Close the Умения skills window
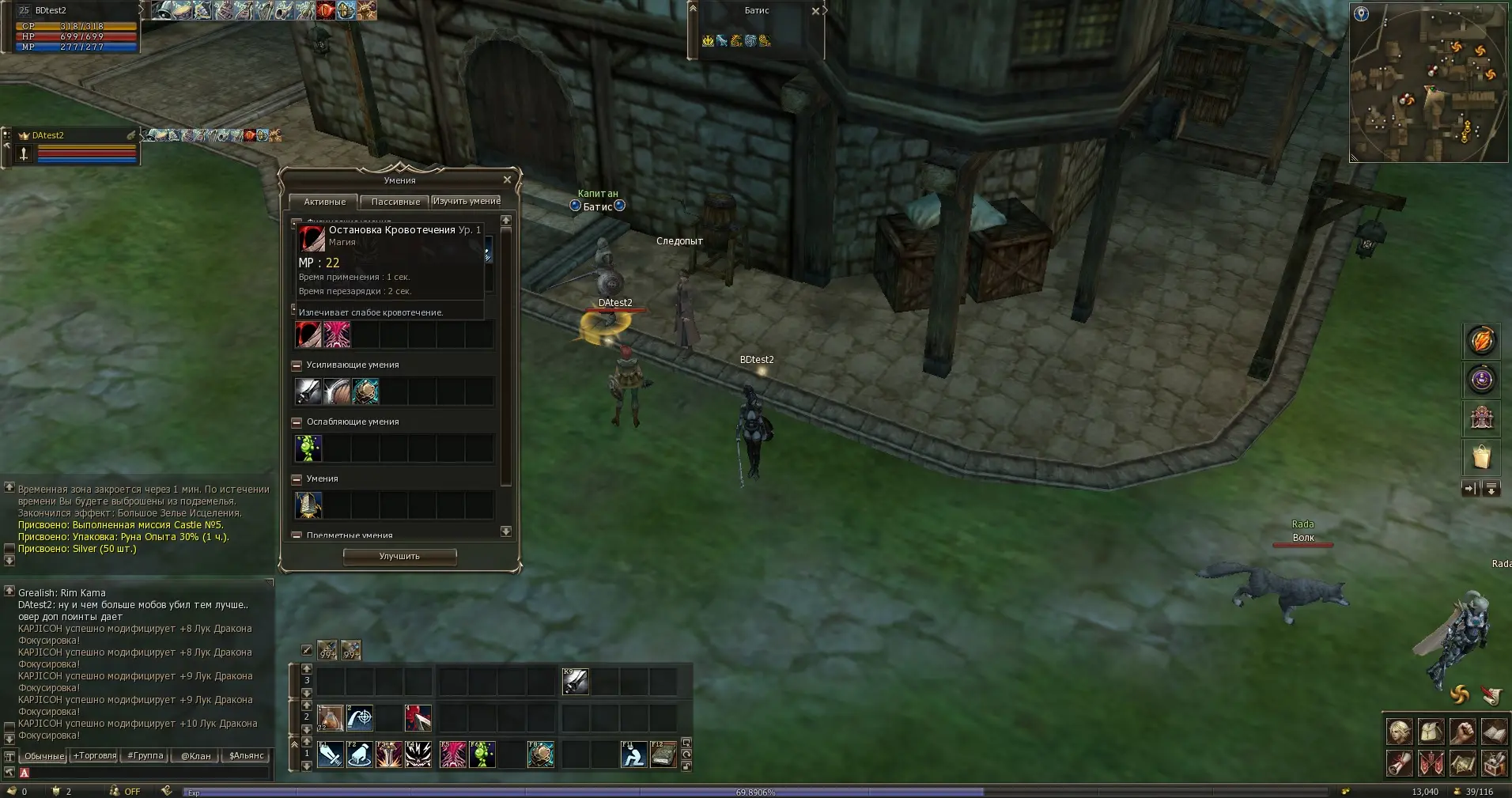 [x=507, y=180]
